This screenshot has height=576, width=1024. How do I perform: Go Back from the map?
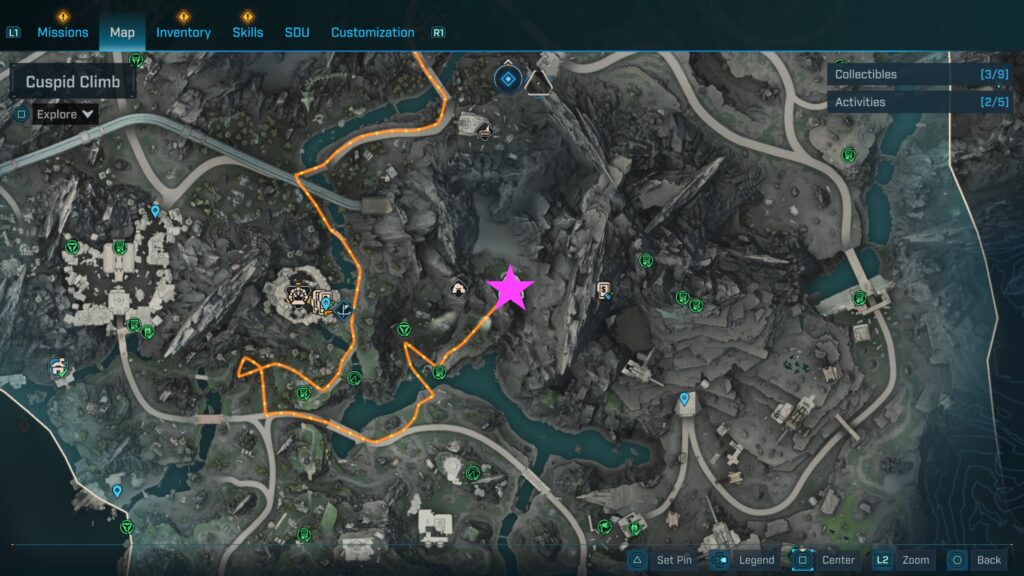point(977,560)
